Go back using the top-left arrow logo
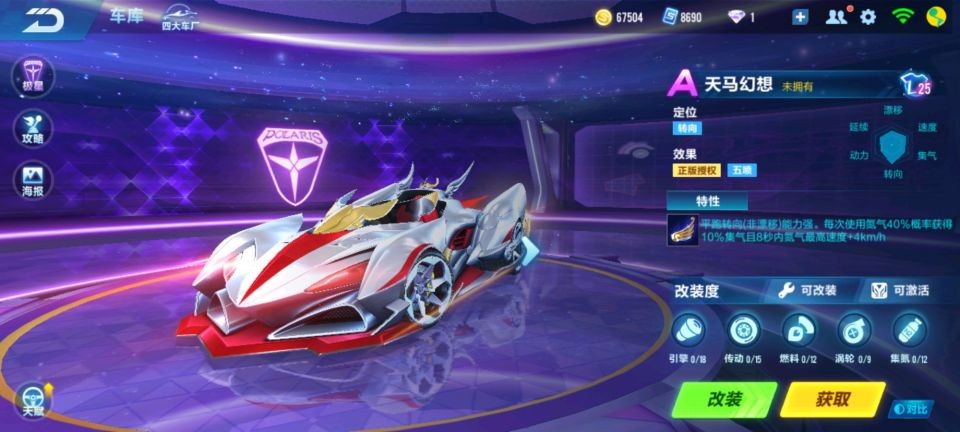This screenshot has width=960, height=432. 42,19
